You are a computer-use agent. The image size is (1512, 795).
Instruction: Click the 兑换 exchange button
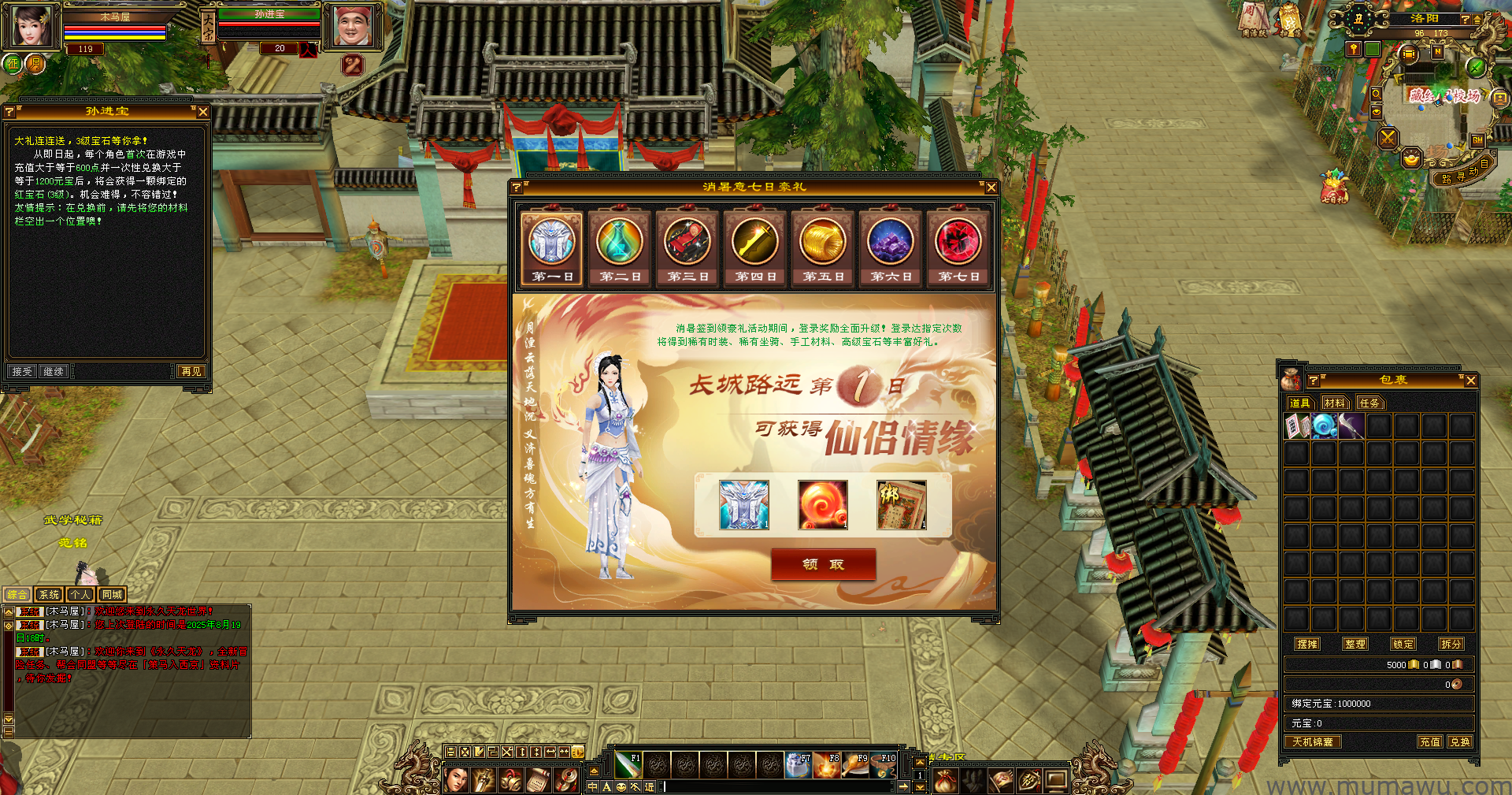point(1459,741)
